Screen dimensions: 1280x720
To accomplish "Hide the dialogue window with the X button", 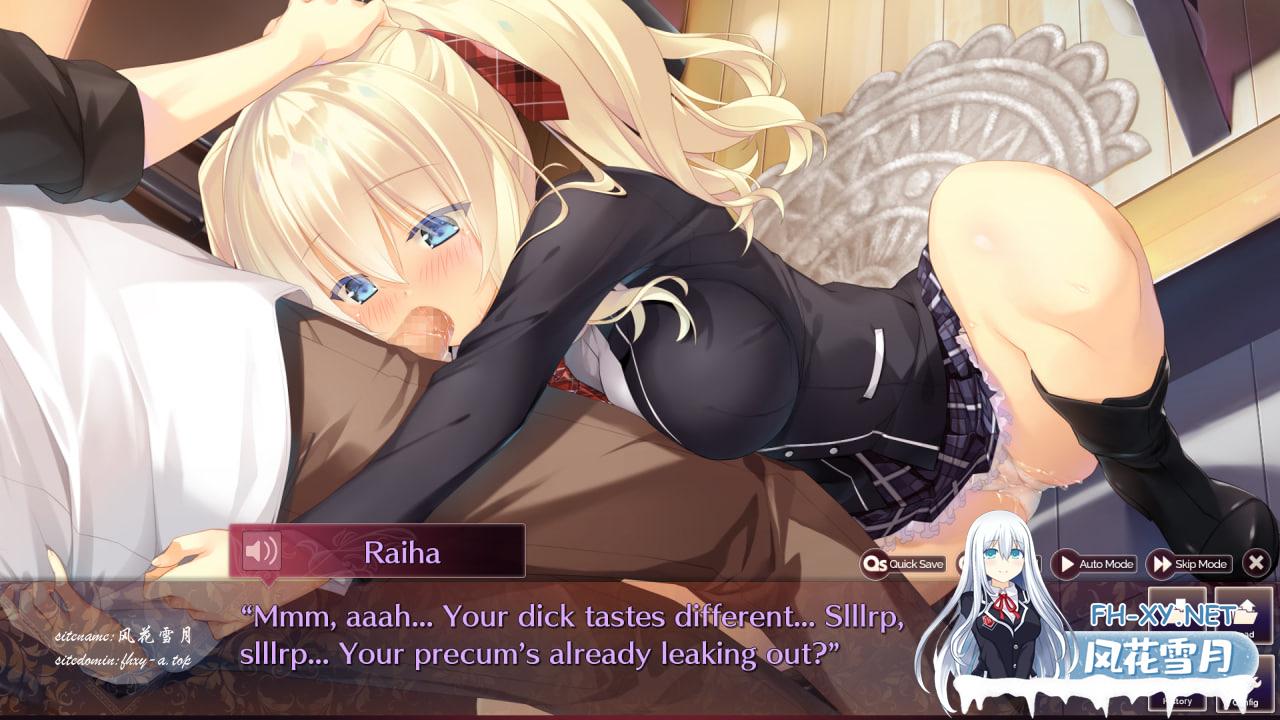I will pos(1256,563).
